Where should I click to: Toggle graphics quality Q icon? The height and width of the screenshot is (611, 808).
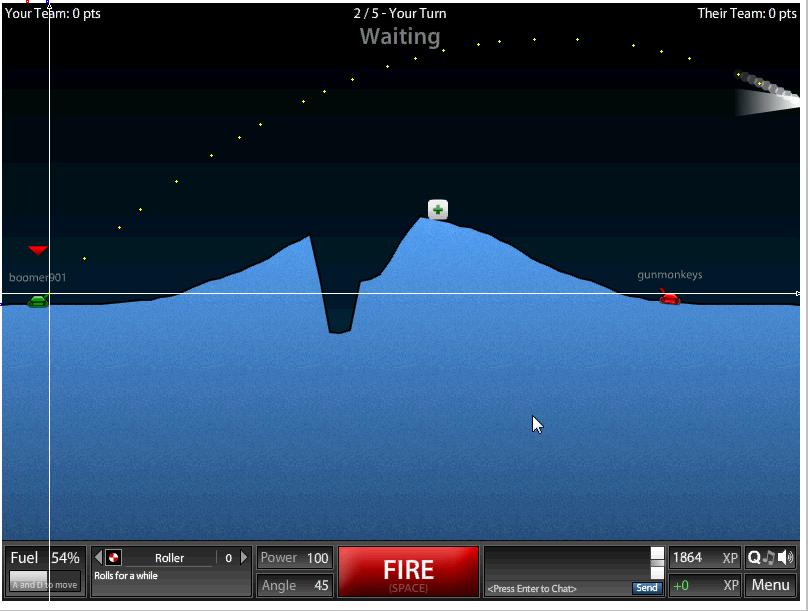754,558
